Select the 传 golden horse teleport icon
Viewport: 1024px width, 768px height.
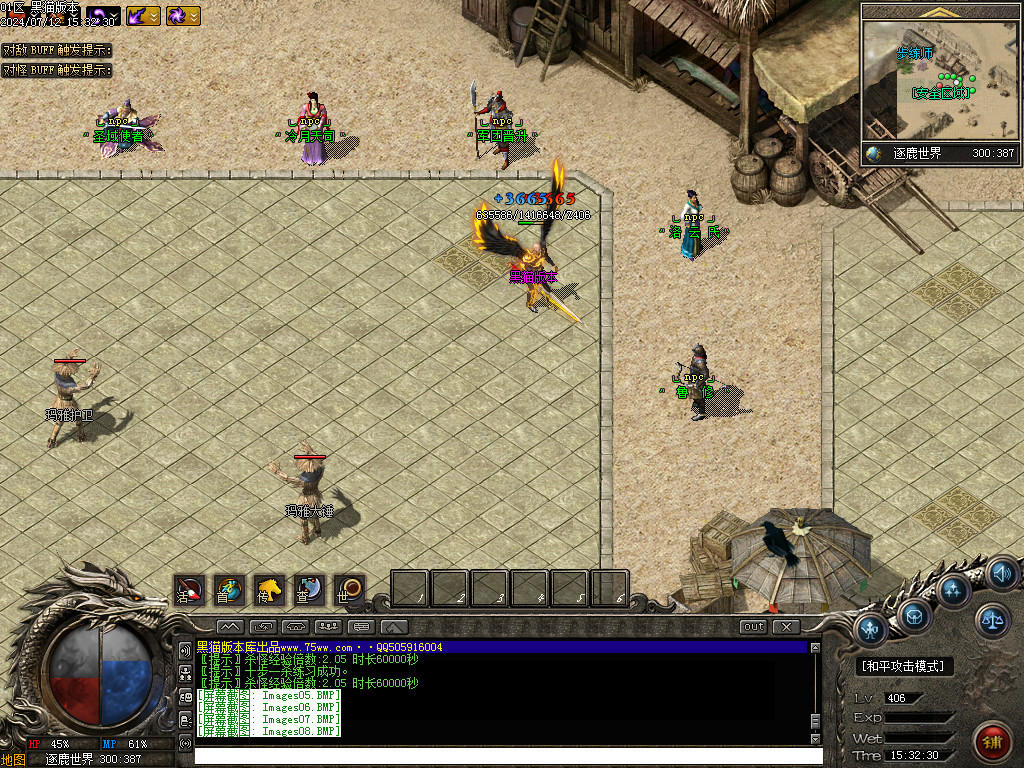pyautogui.click(x=269, y=590)
